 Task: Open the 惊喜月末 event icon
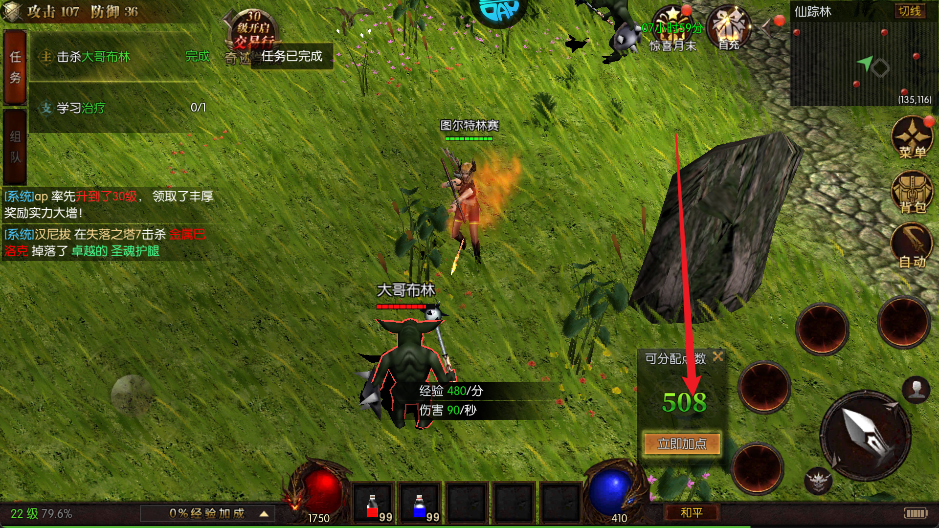coord(673,27)
